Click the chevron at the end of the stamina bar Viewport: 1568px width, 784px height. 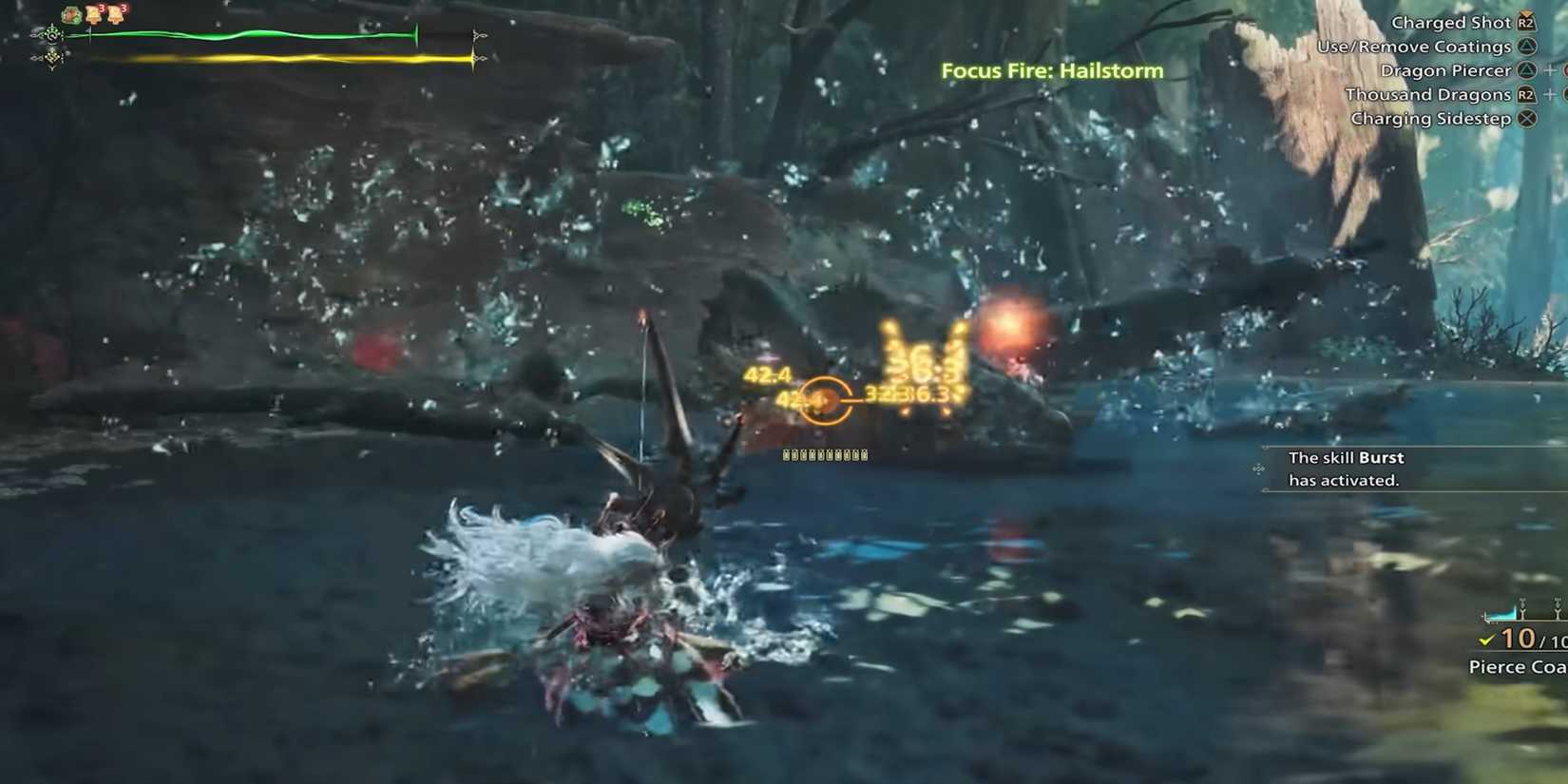click(x=478, y=57)
